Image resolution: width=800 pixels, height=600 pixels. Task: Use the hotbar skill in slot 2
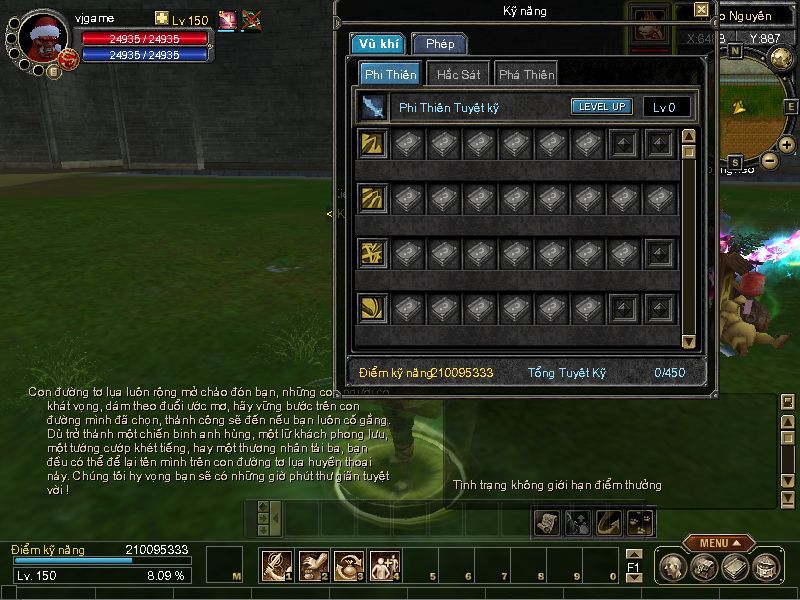click(313, 566)
